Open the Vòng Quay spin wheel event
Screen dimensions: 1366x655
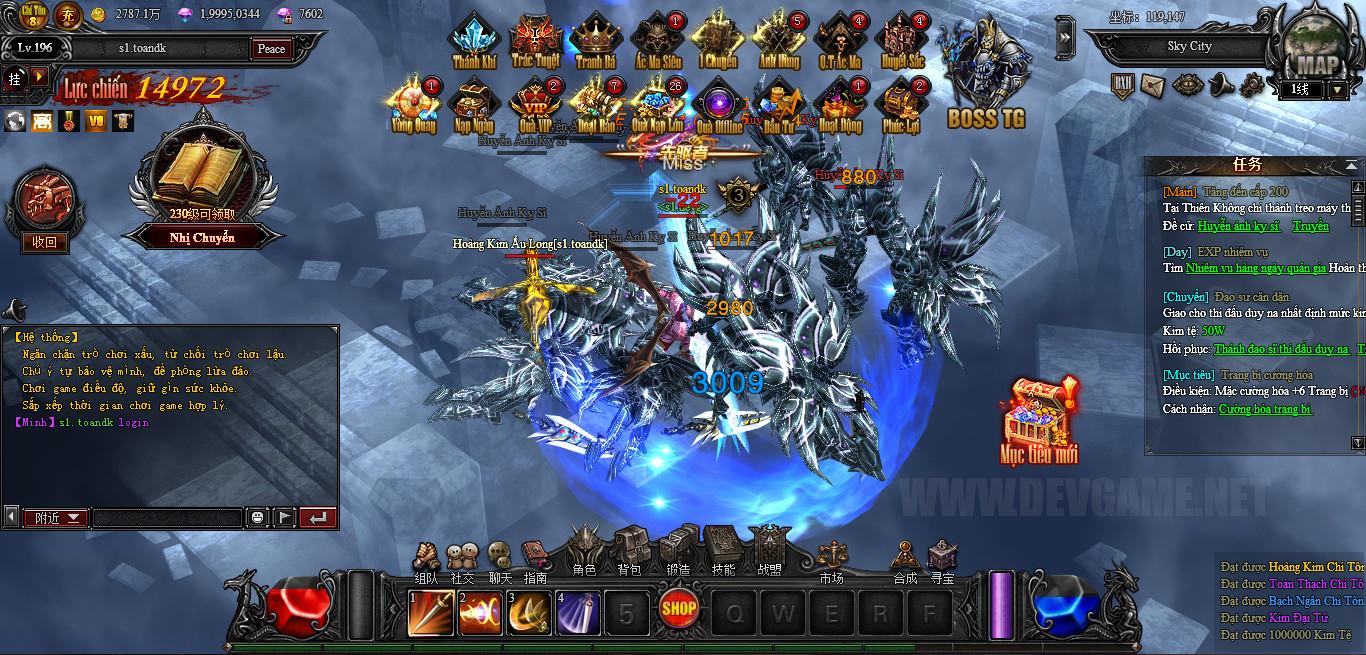[x=414, y=104]
